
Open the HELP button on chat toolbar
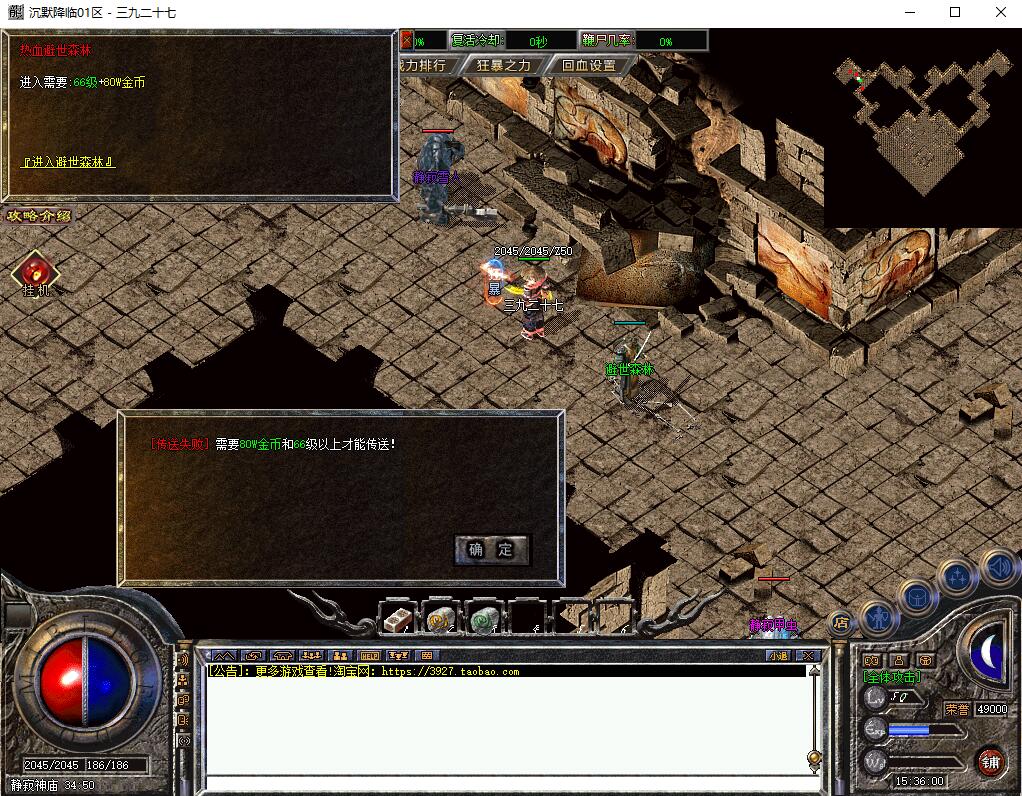[x=369, y=656]
